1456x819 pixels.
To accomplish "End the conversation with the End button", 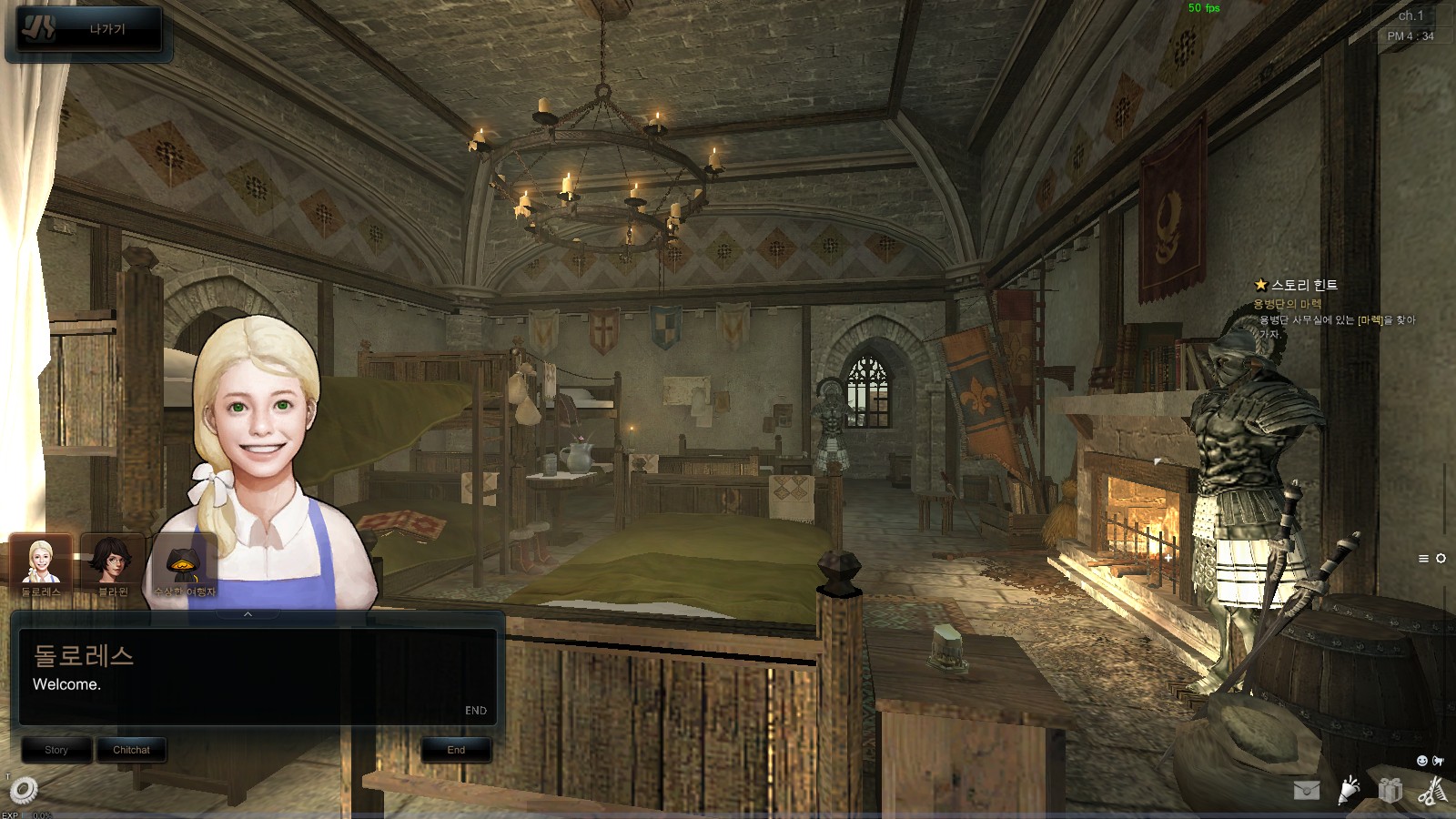I will (x=456, y=750).
